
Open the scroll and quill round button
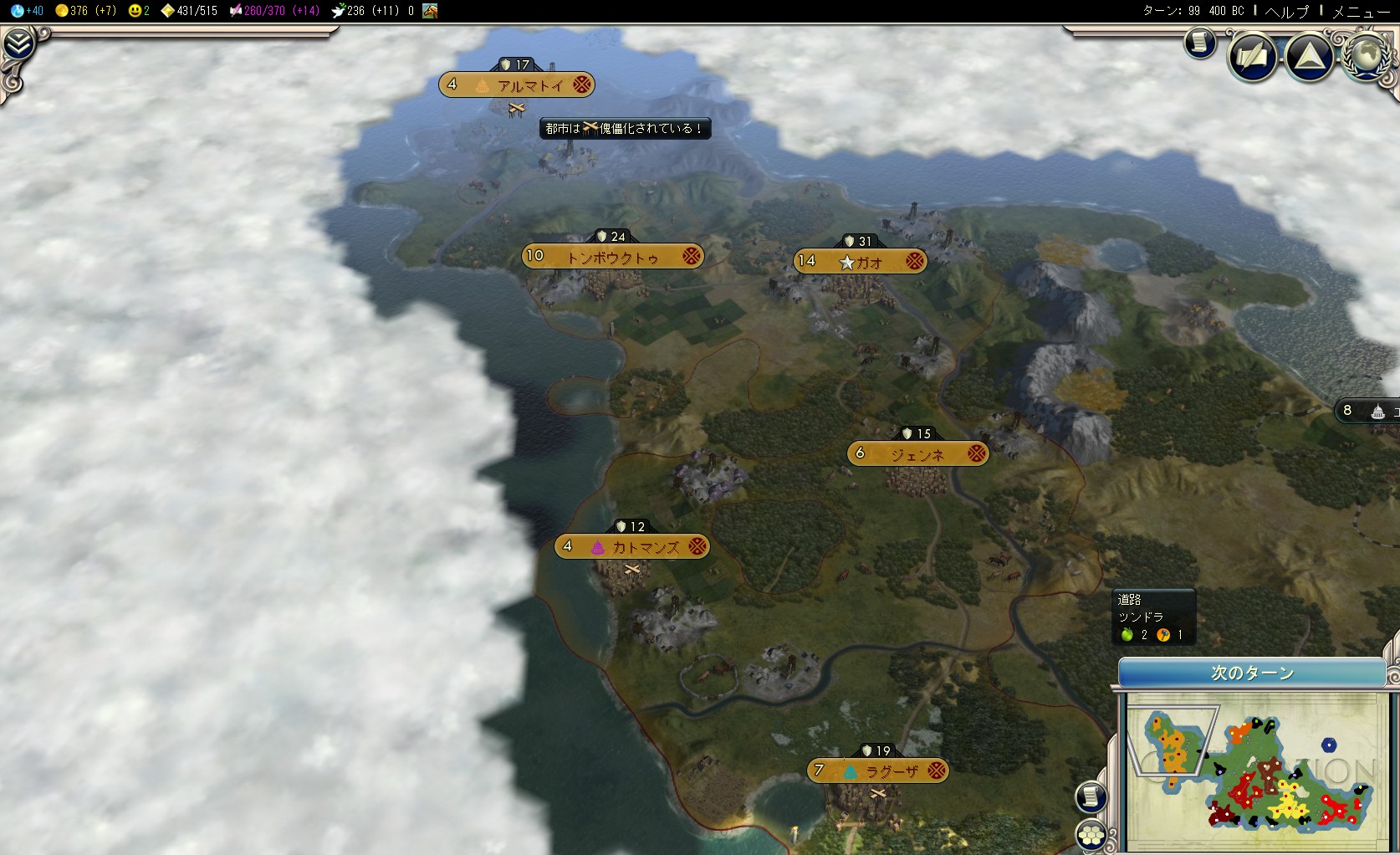[1252, 57]
